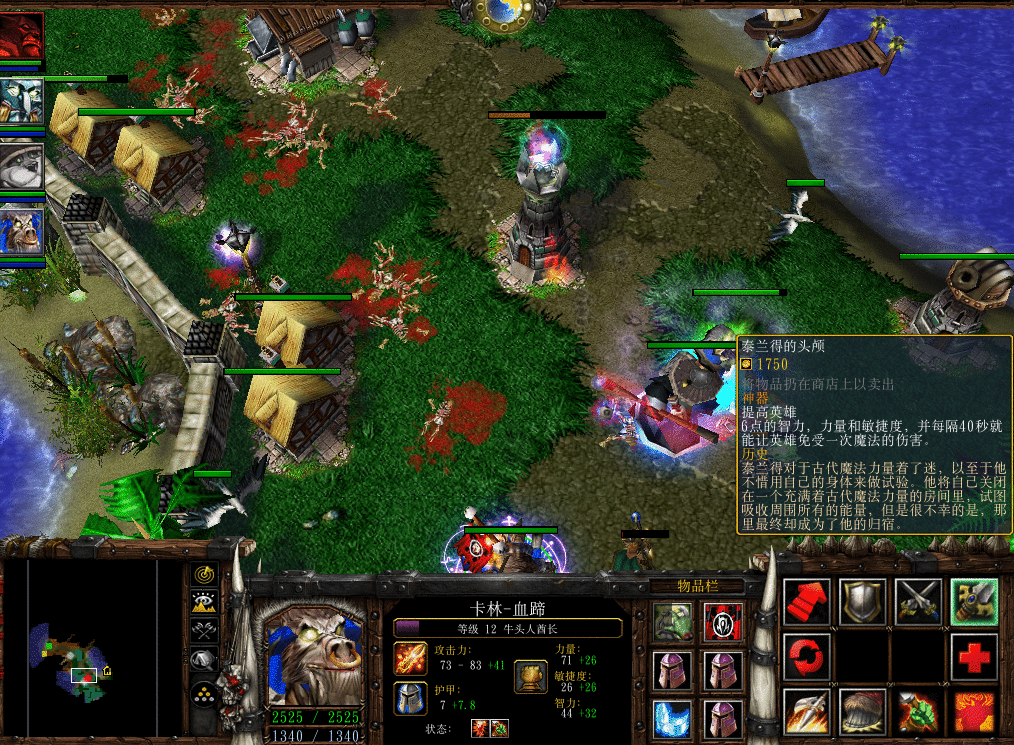1014x745 pixels.
Task: Select the green armoured item in inventory
Action: 672,621
